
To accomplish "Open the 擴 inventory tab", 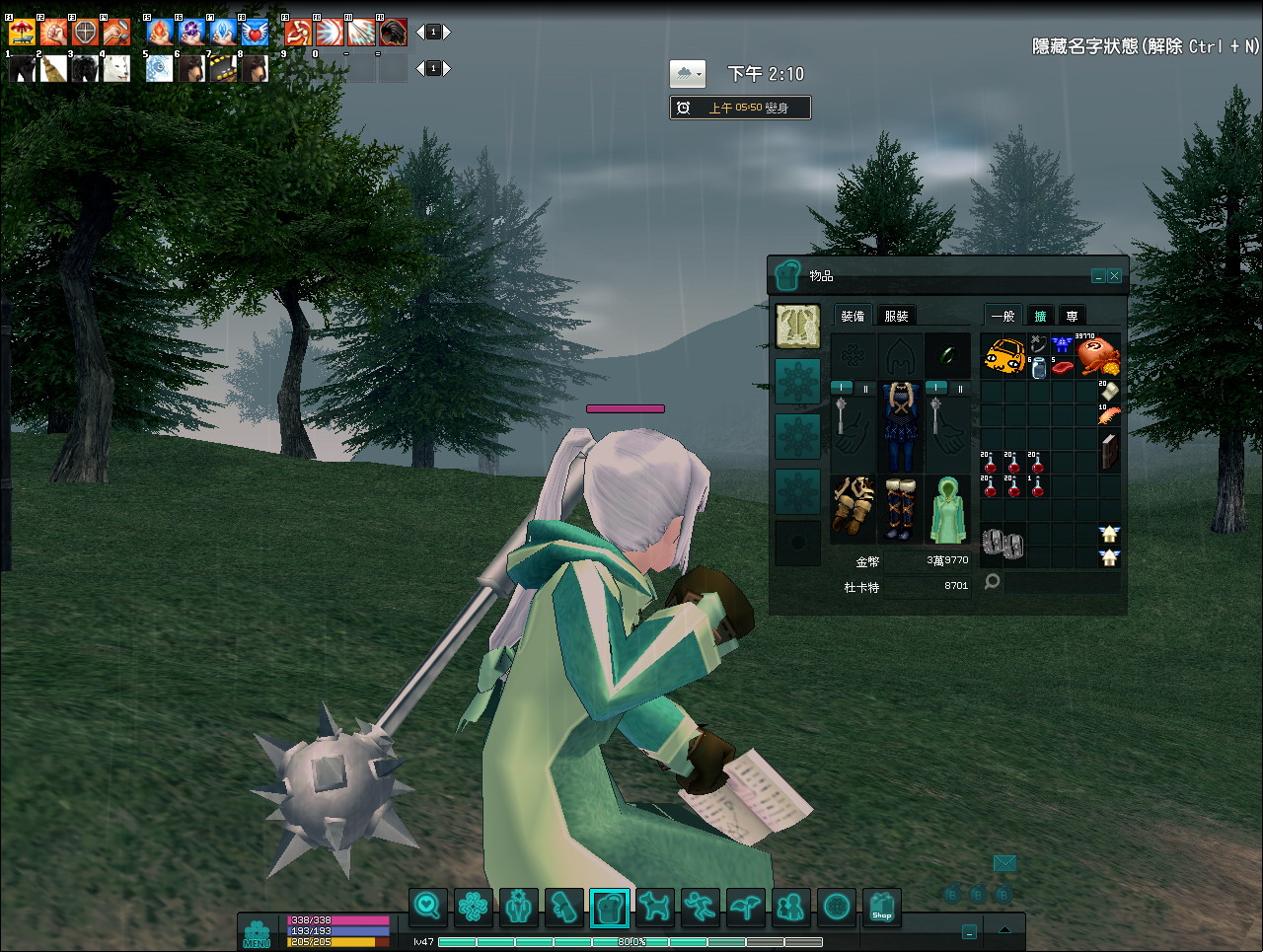I will 1040,316.
